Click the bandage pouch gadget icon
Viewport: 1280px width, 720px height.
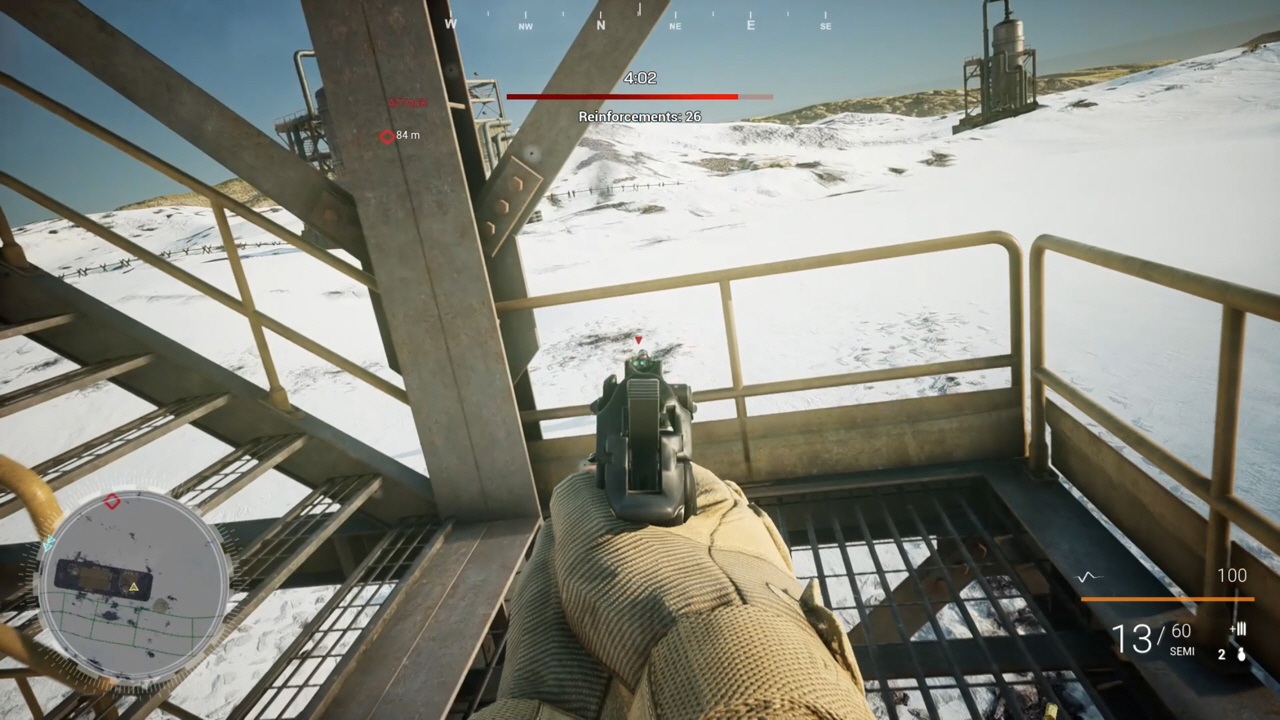pos(1238,630)
